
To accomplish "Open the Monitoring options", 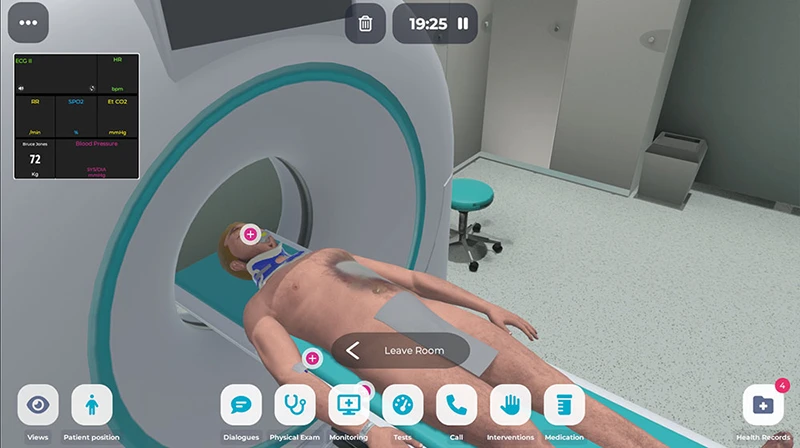I will coord(349,405).
